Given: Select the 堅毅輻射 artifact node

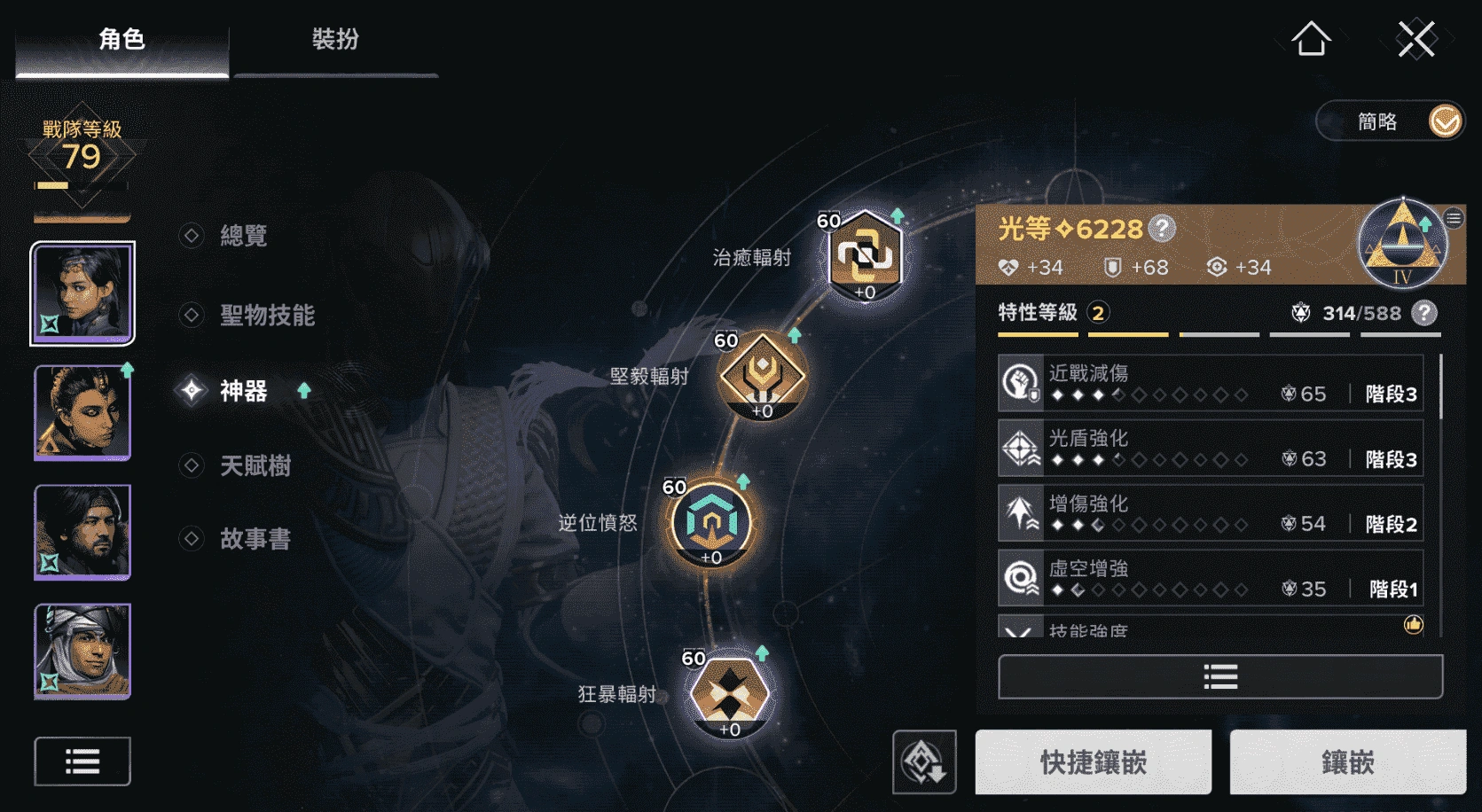Looking at the screenshot, I should [761, 377].
